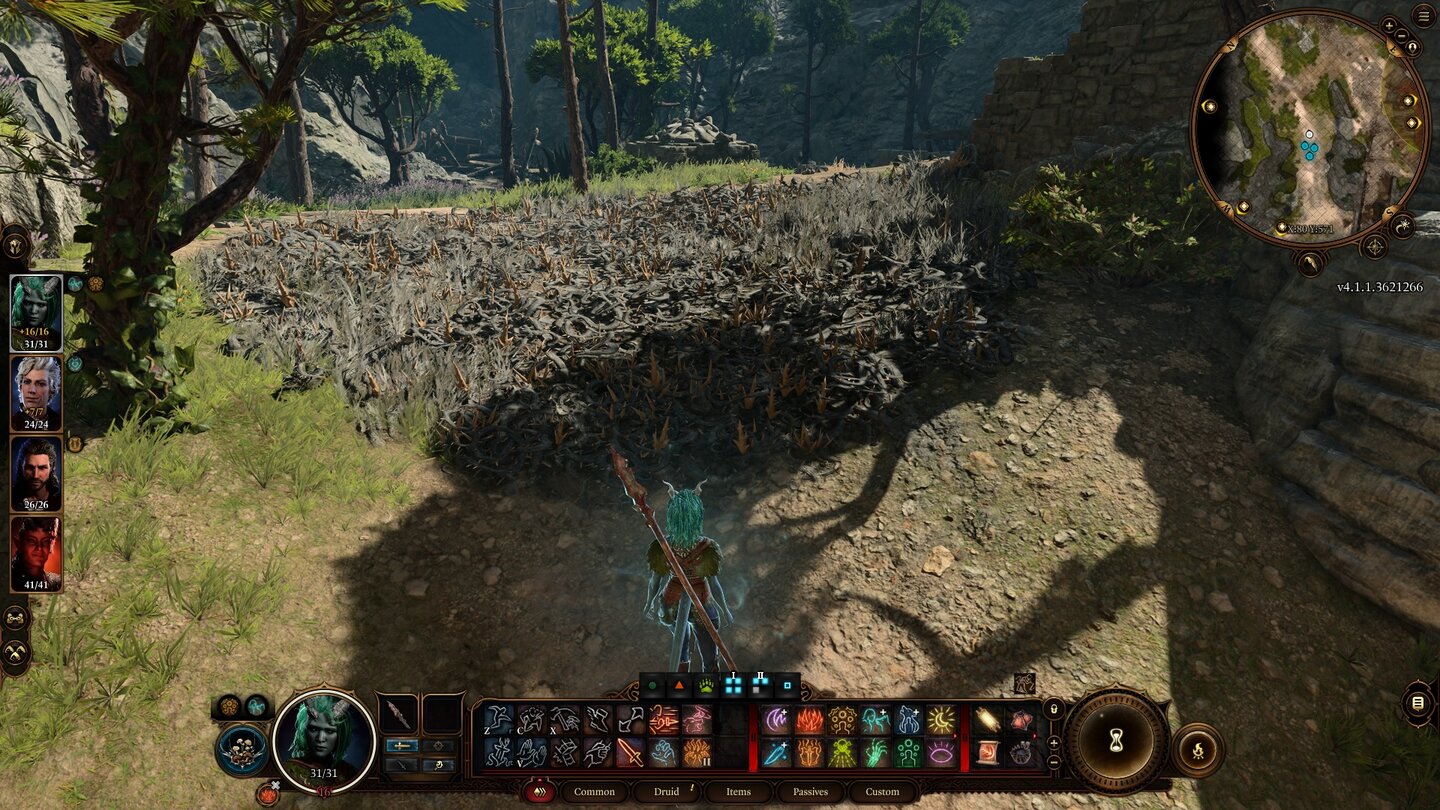Open the main menu hamburger button
Screen dimensions: 1440x810
(1423, 15)
